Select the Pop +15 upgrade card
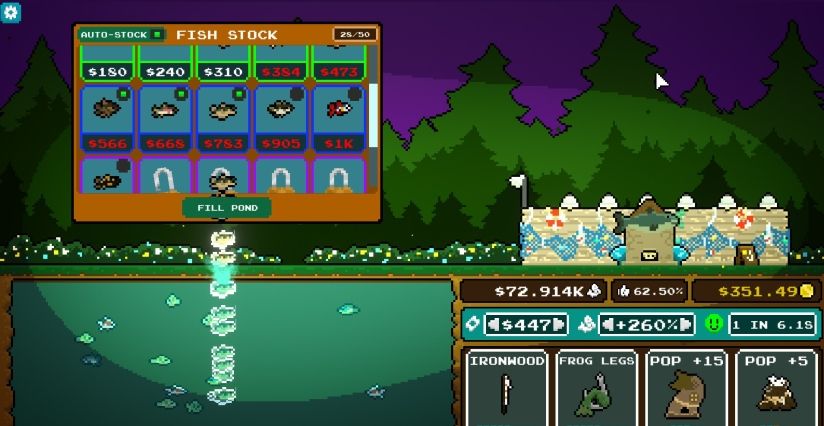Image resolution: width=824 pixels, height=426 pixels. (x=686, y=388)
